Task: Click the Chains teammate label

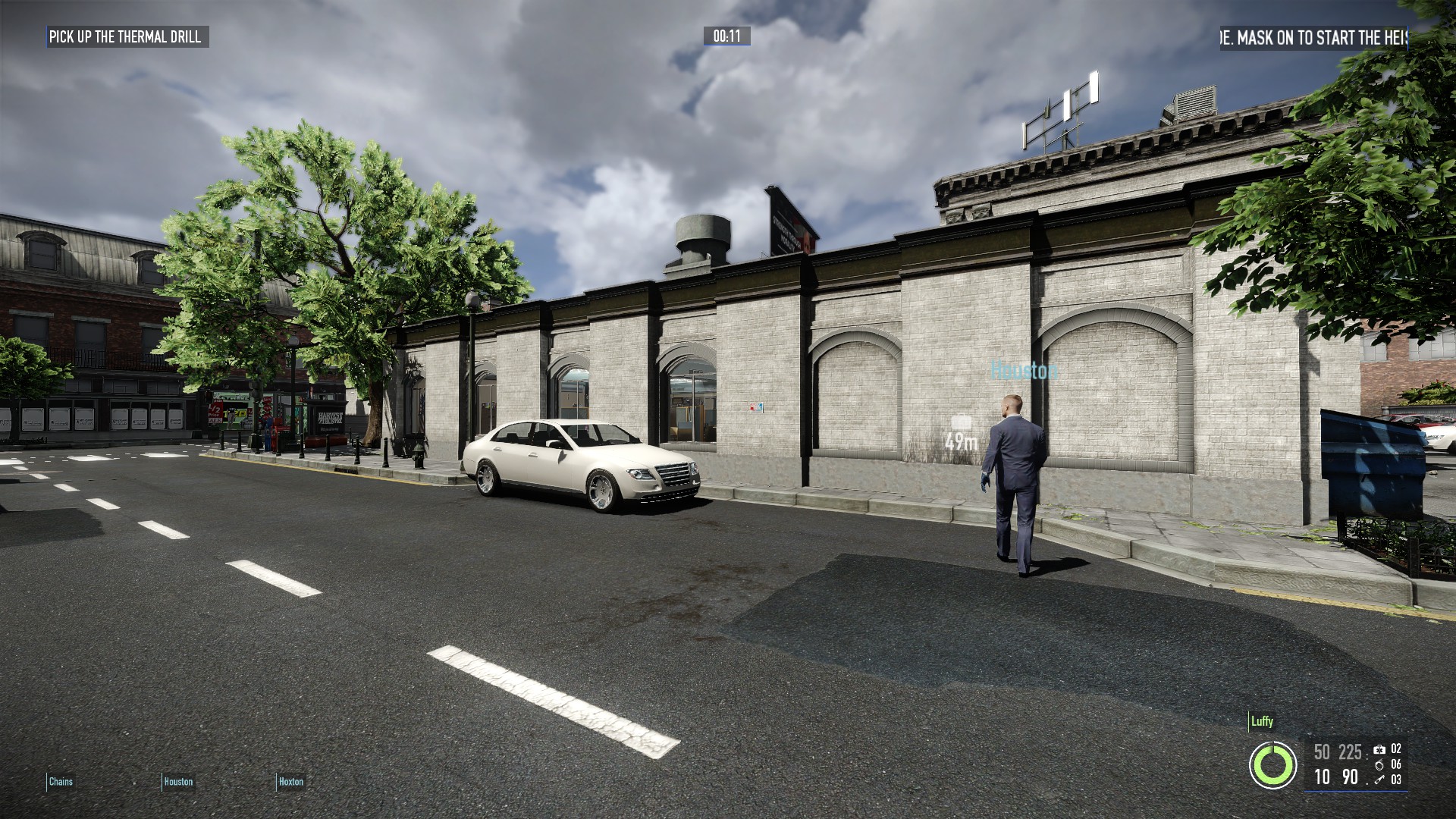Action: pos(61,781)
